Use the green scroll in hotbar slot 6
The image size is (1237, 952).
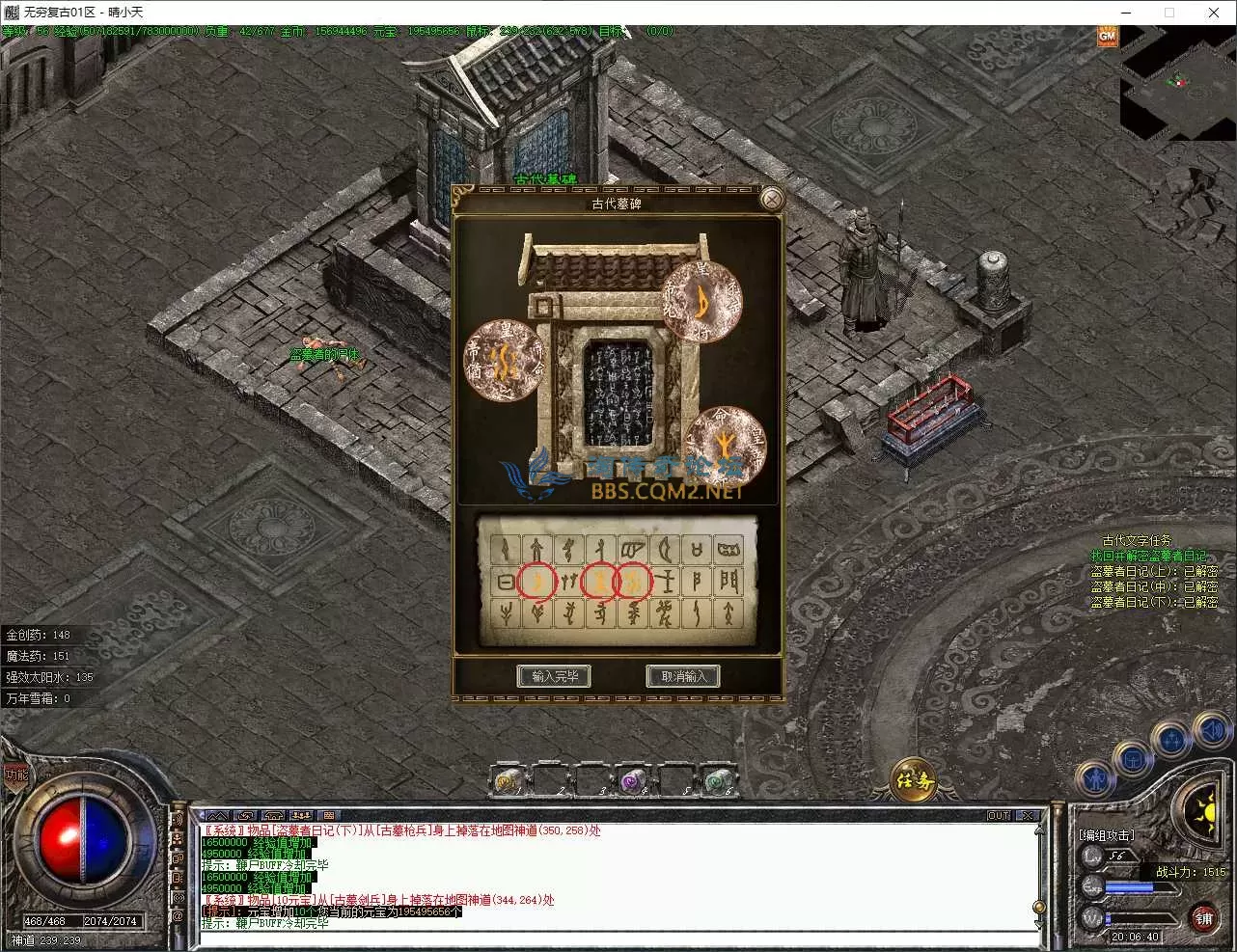716,781
